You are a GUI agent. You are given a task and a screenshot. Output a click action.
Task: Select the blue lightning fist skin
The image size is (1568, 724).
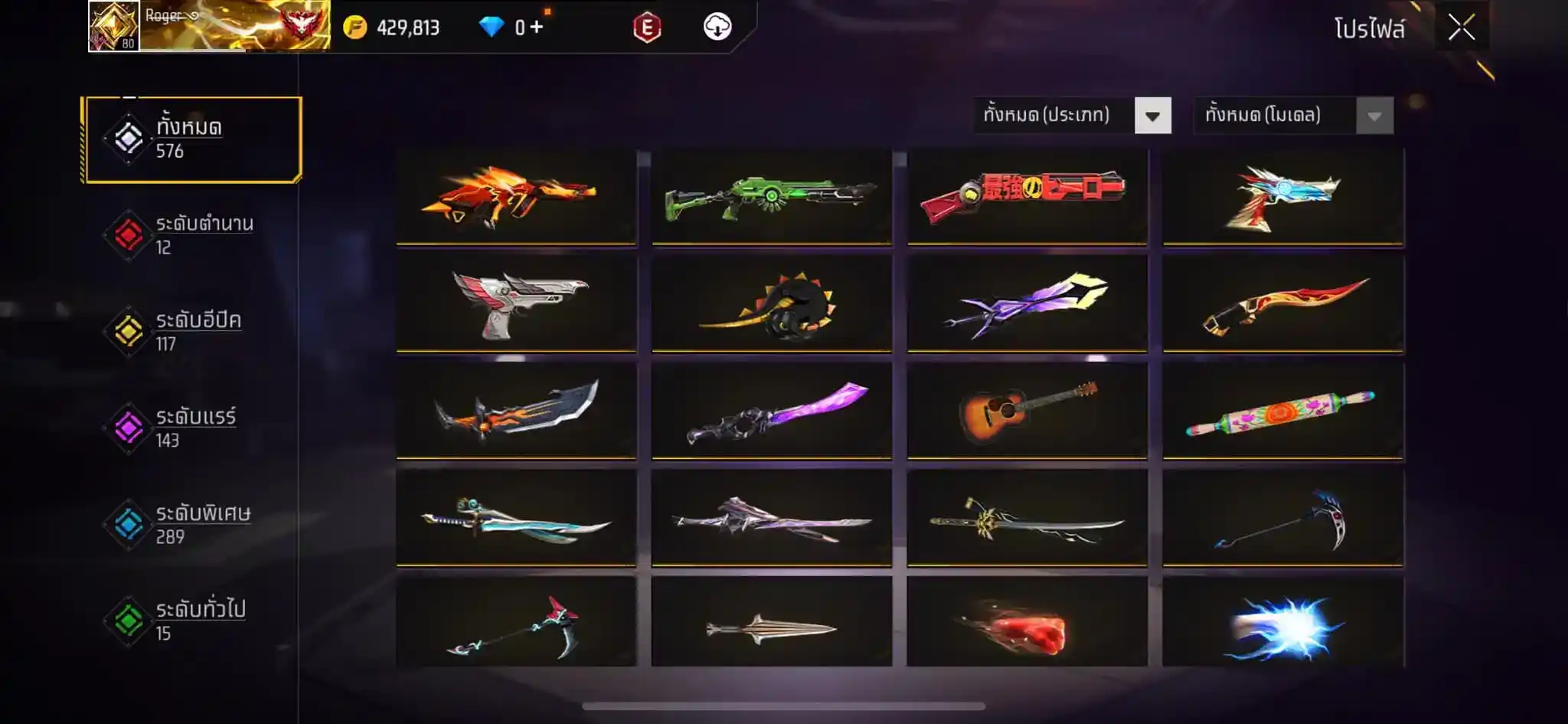pyautogui.click(x=1282, y=626)
